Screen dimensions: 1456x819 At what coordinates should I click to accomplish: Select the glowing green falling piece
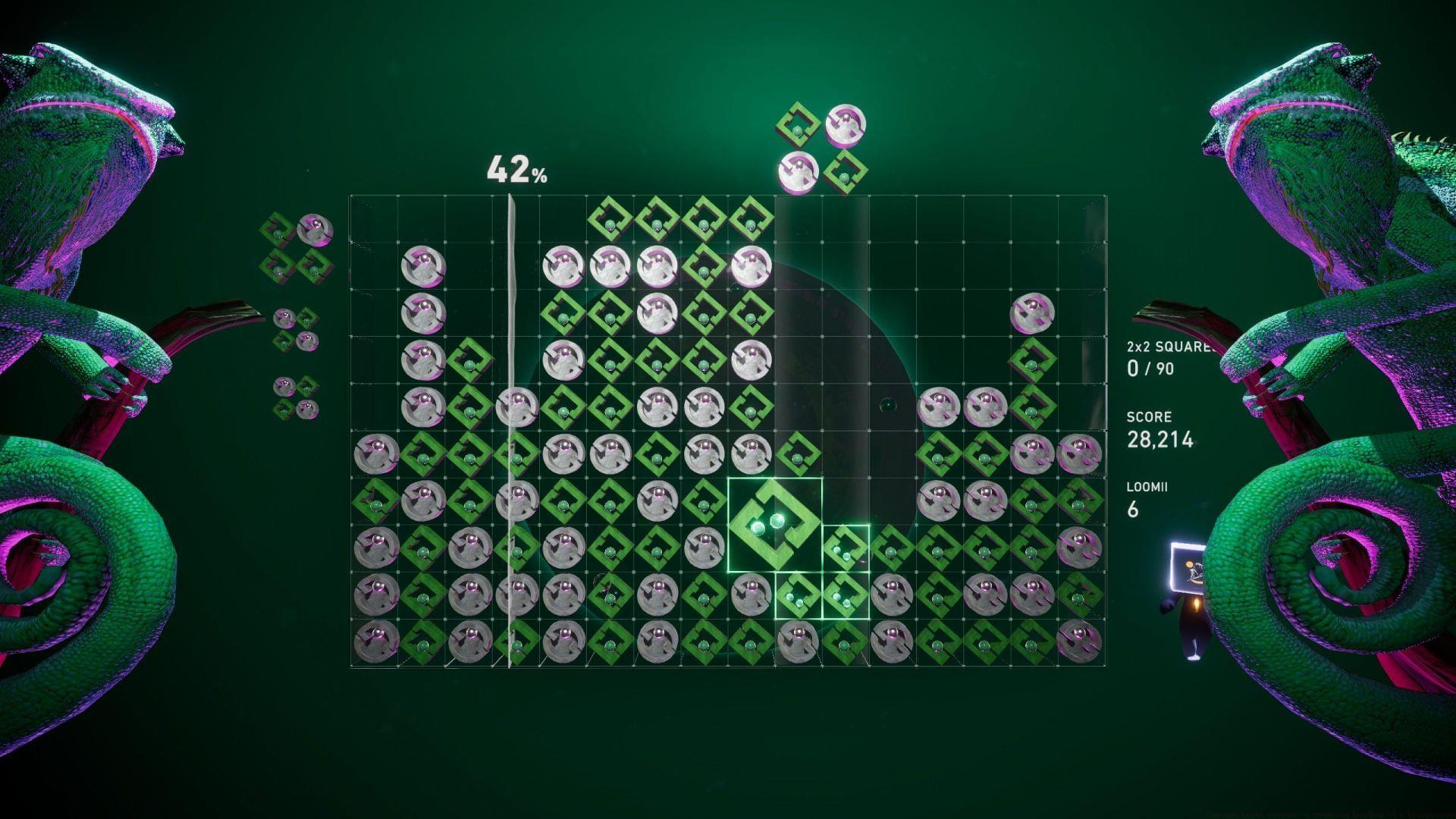pos(773,523)
